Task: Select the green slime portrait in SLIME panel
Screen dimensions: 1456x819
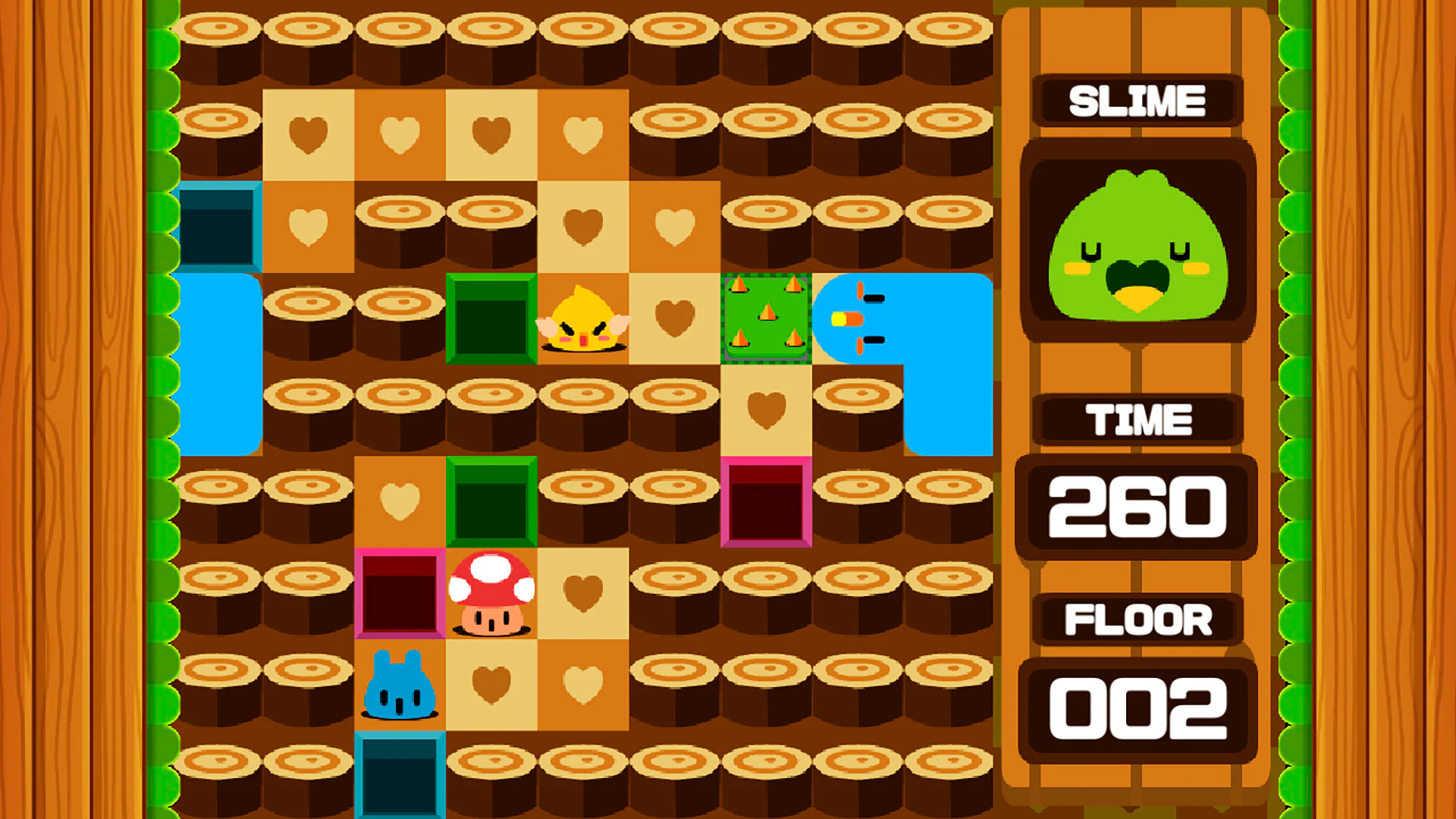Action: (1137, 243)
